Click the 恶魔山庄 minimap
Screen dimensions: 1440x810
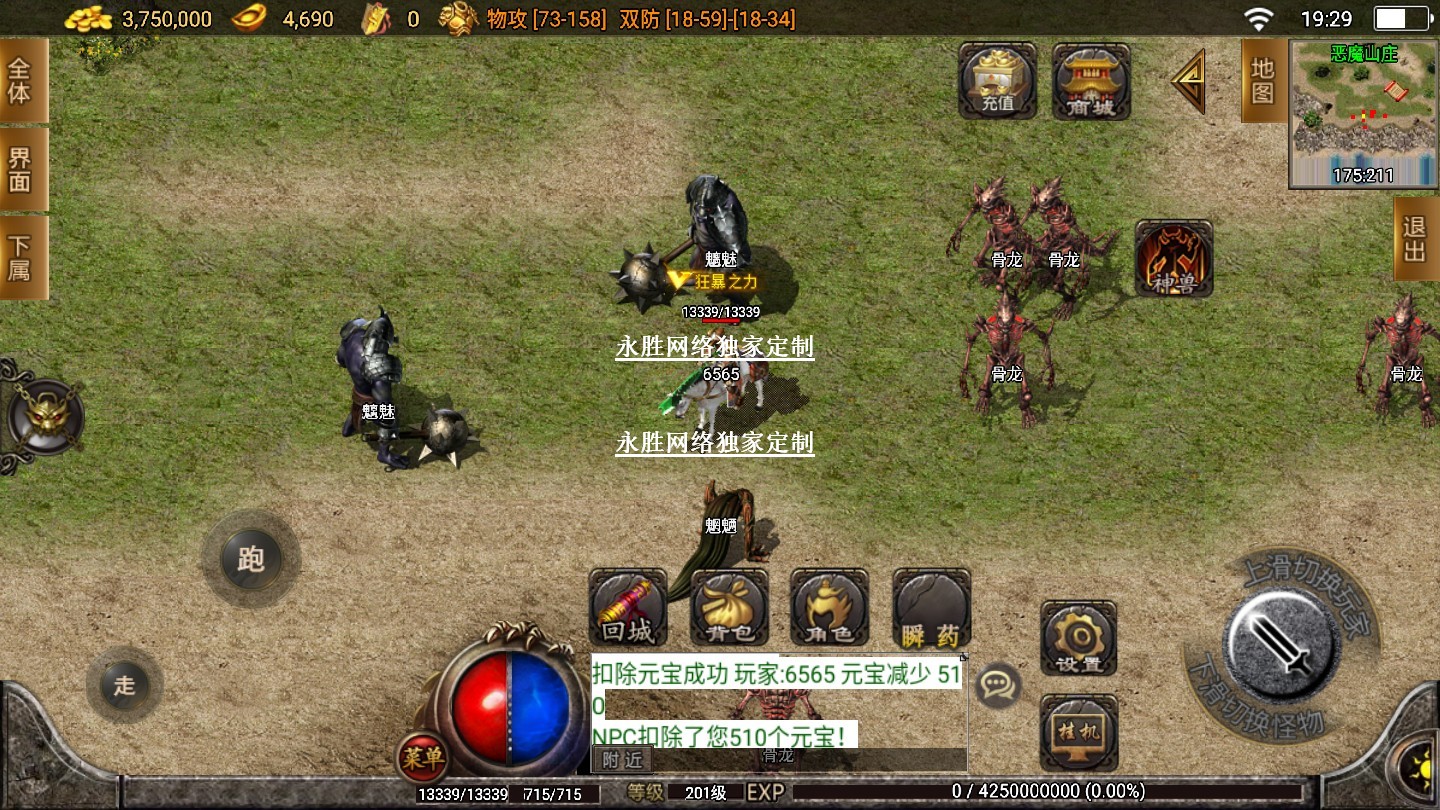point(1364,114)
